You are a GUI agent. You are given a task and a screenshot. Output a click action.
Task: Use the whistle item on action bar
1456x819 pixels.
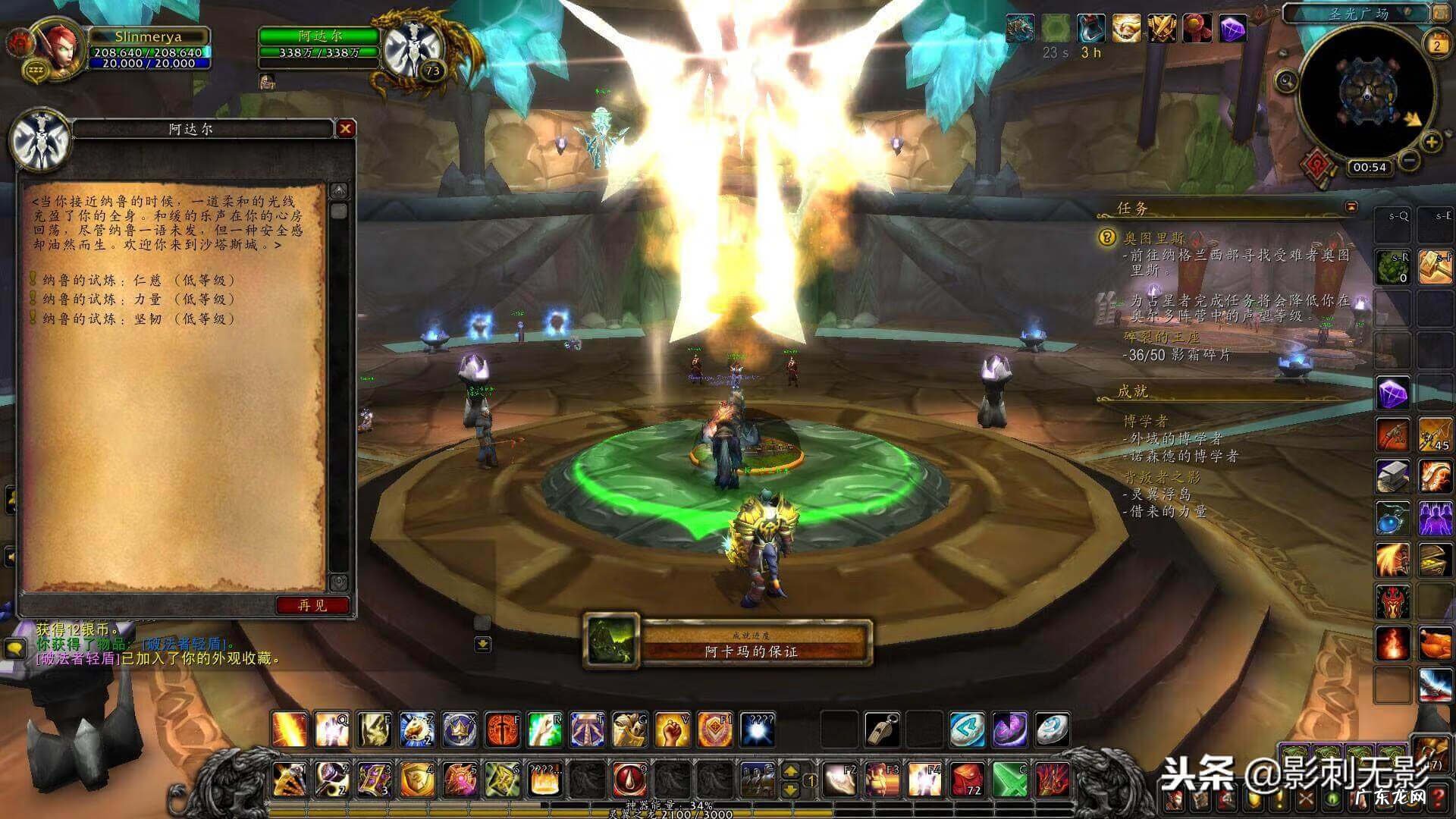881,729
